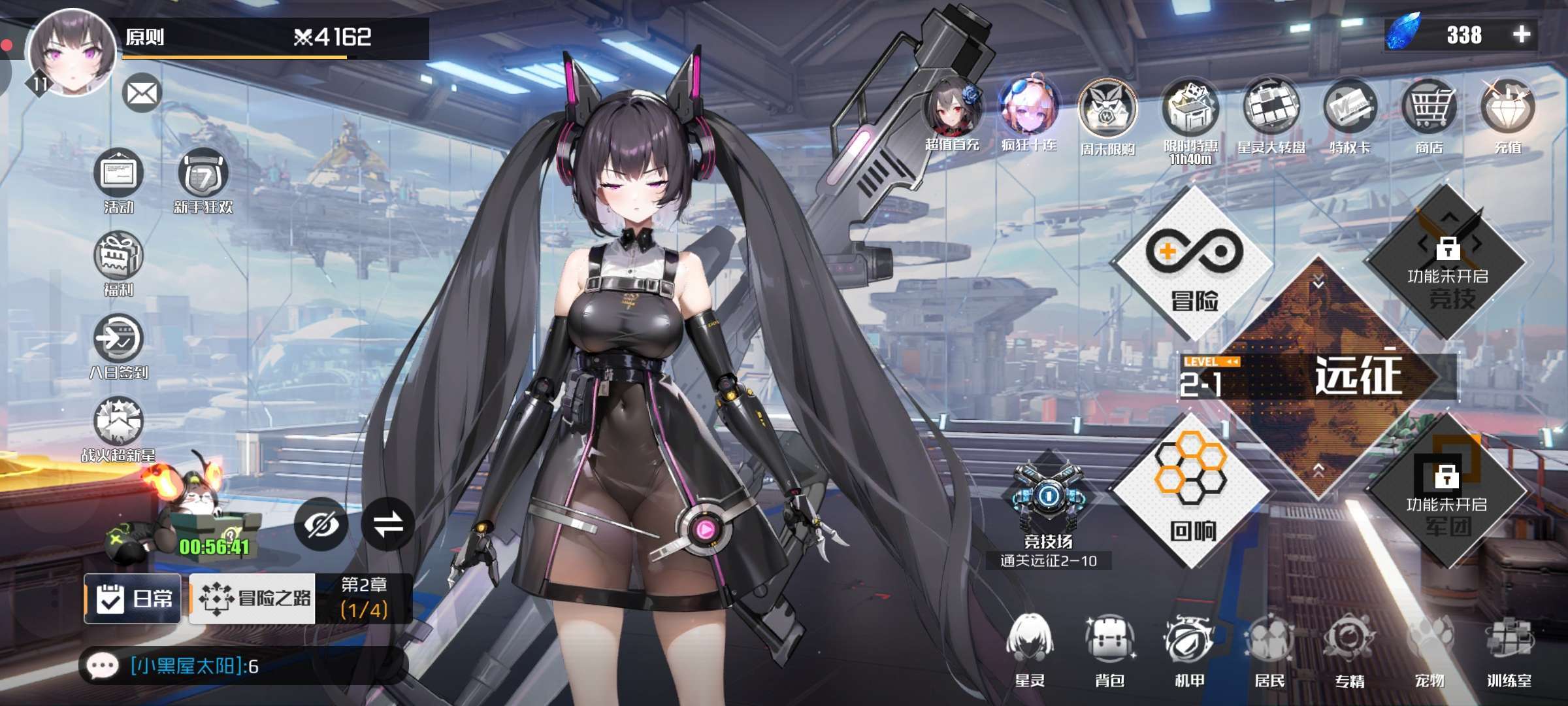Switch character using the swap arrows button
This screenshot has width=1568, height=706.
[x=388, y=524]
